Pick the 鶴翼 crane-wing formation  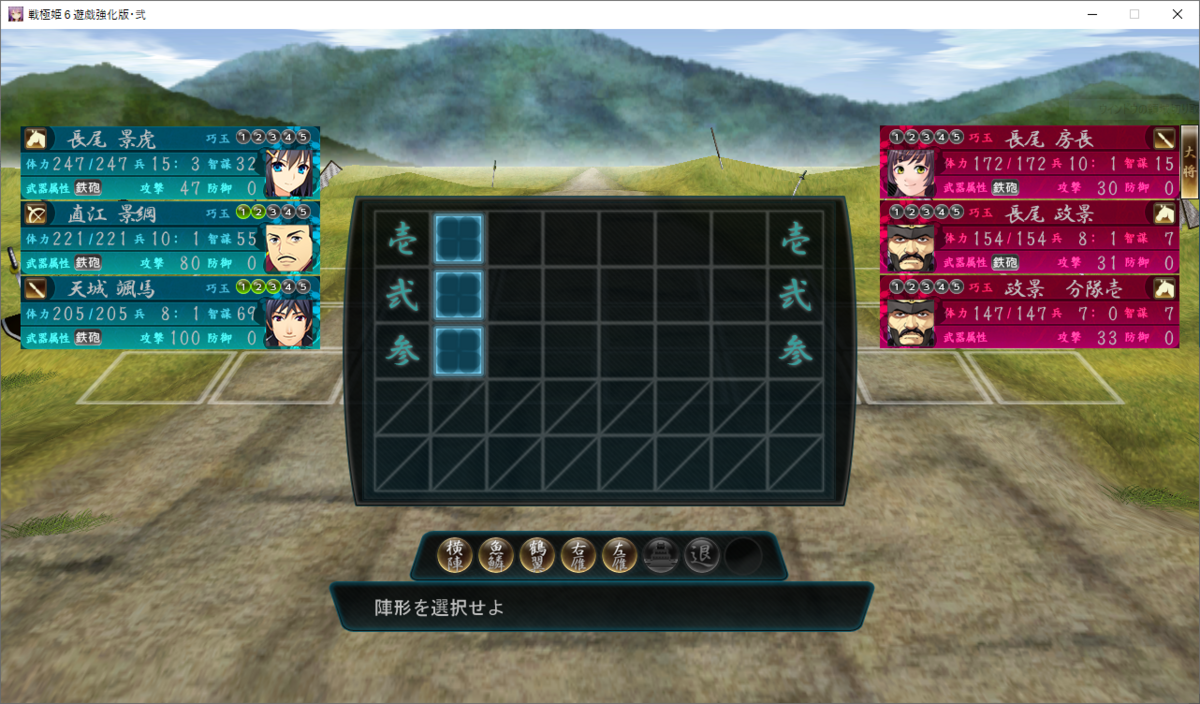537,554
